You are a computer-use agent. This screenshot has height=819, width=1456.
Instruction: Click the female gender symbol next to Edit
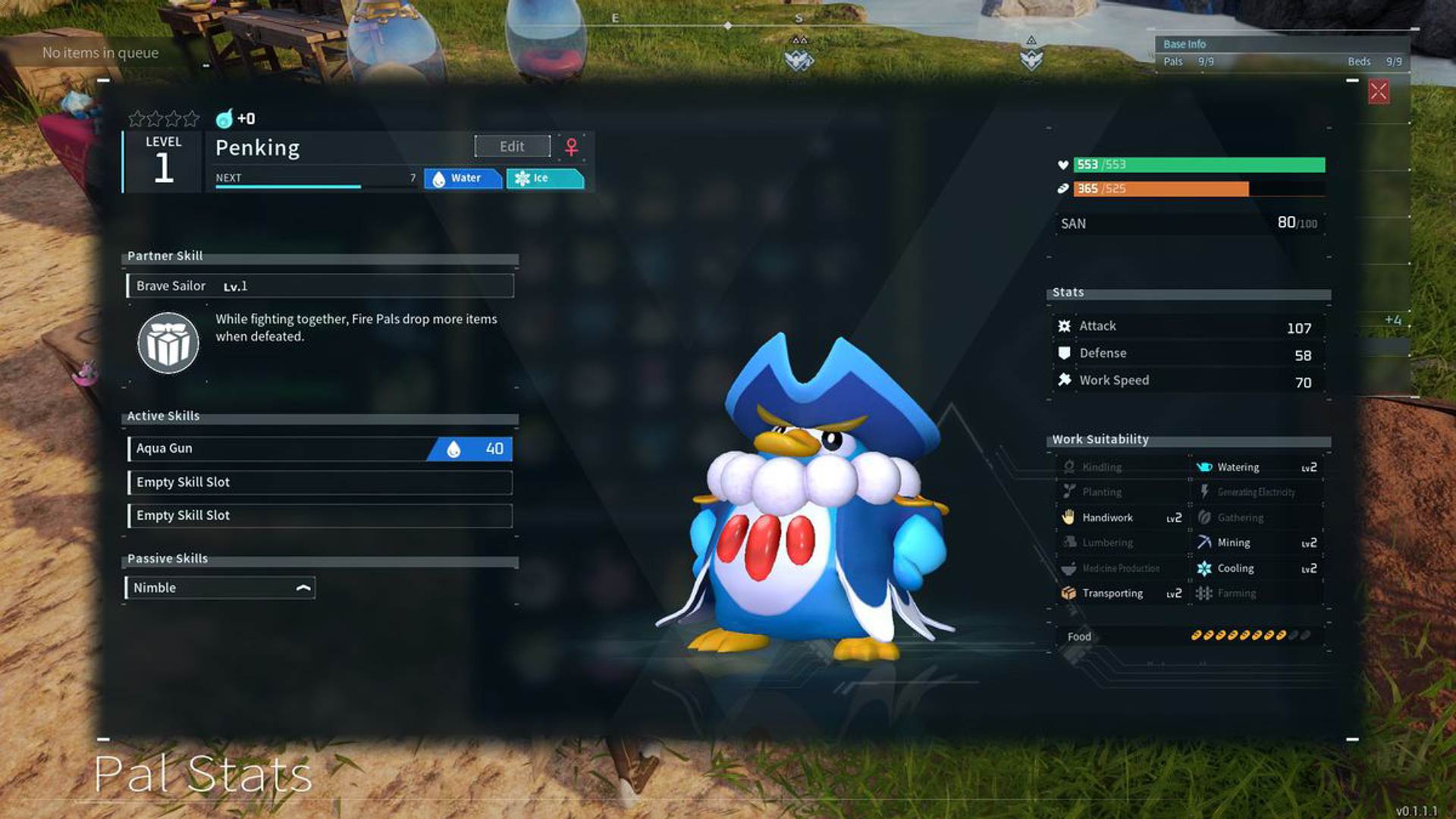tap(569, 146)
